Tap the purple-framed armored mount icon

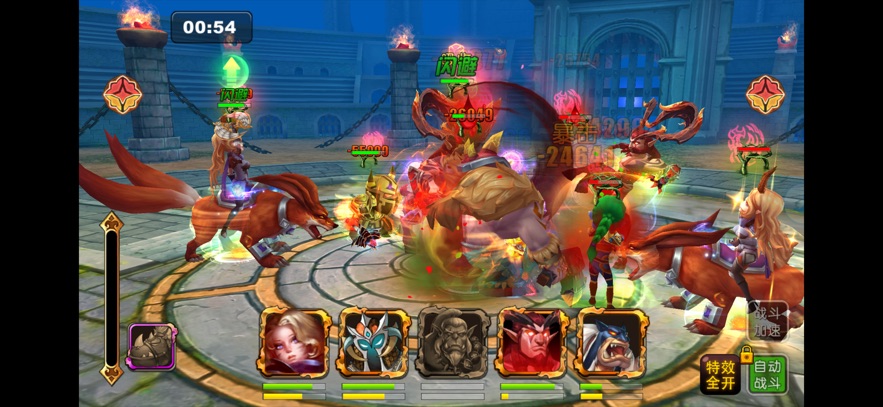[x=152, y=347]
